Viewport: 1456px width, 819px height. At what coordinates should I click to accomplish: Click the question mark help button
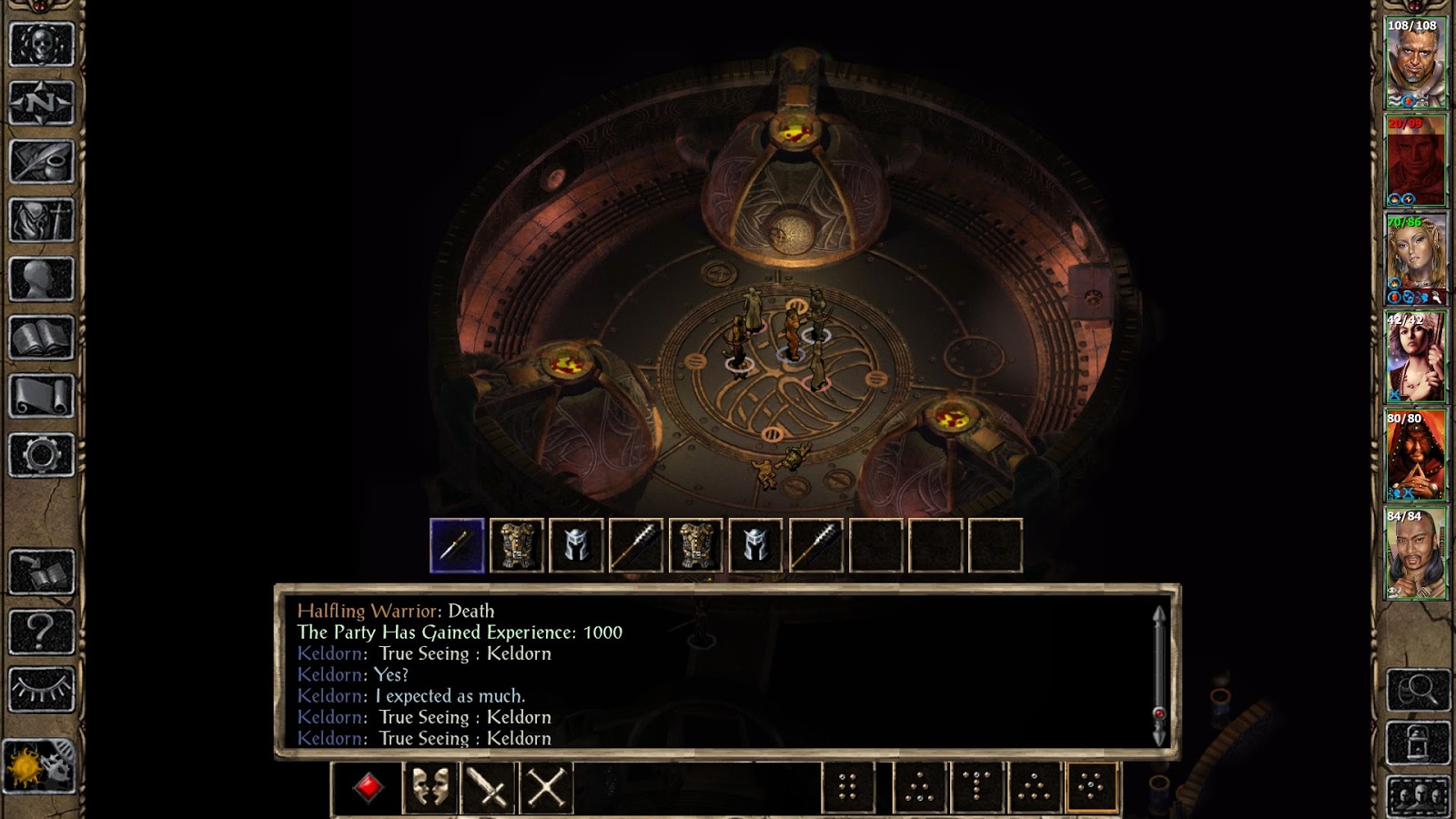41,630
